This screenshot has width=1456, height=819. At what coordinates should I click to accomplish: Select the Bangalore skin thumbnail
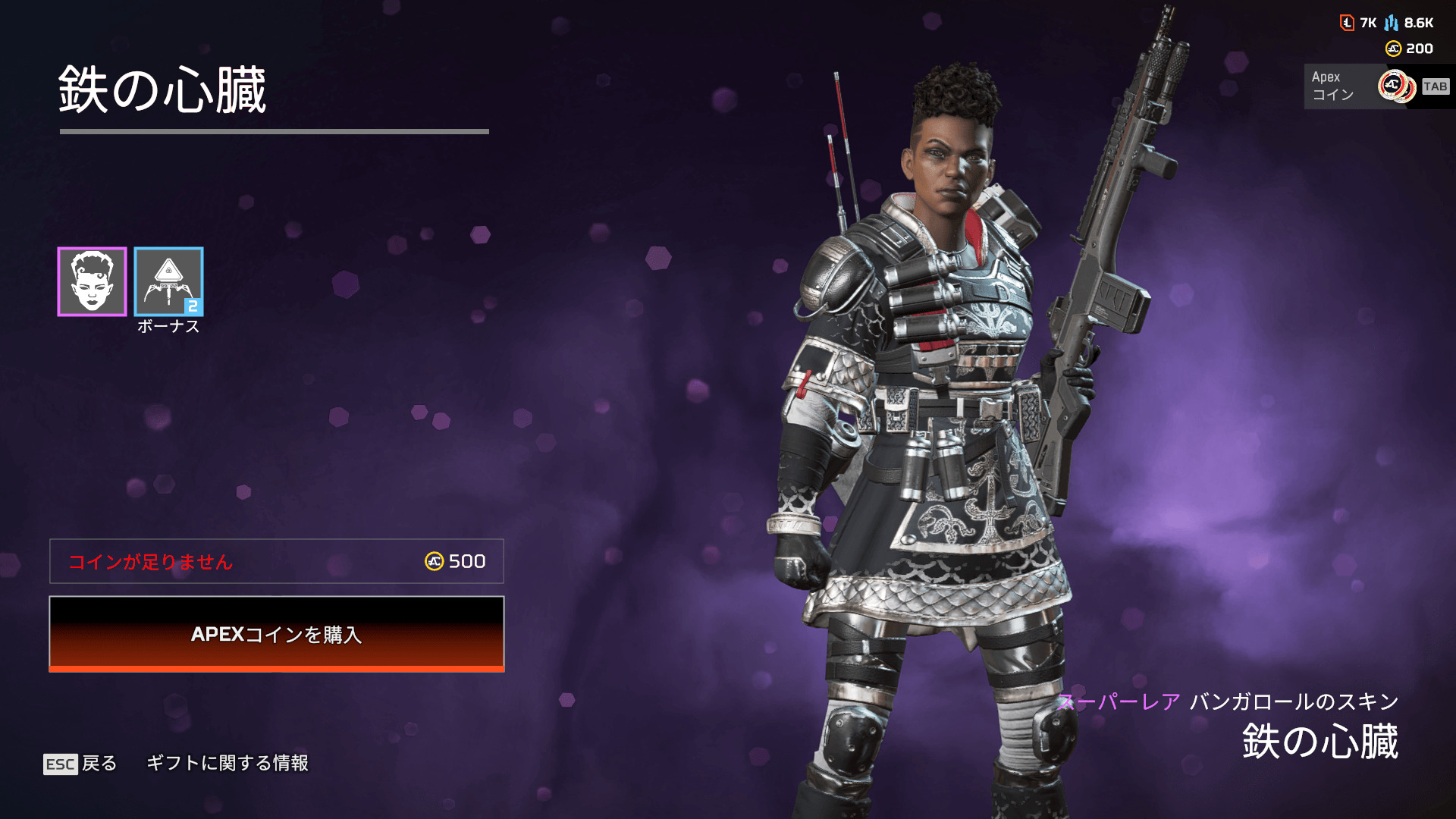coord(92,281)
